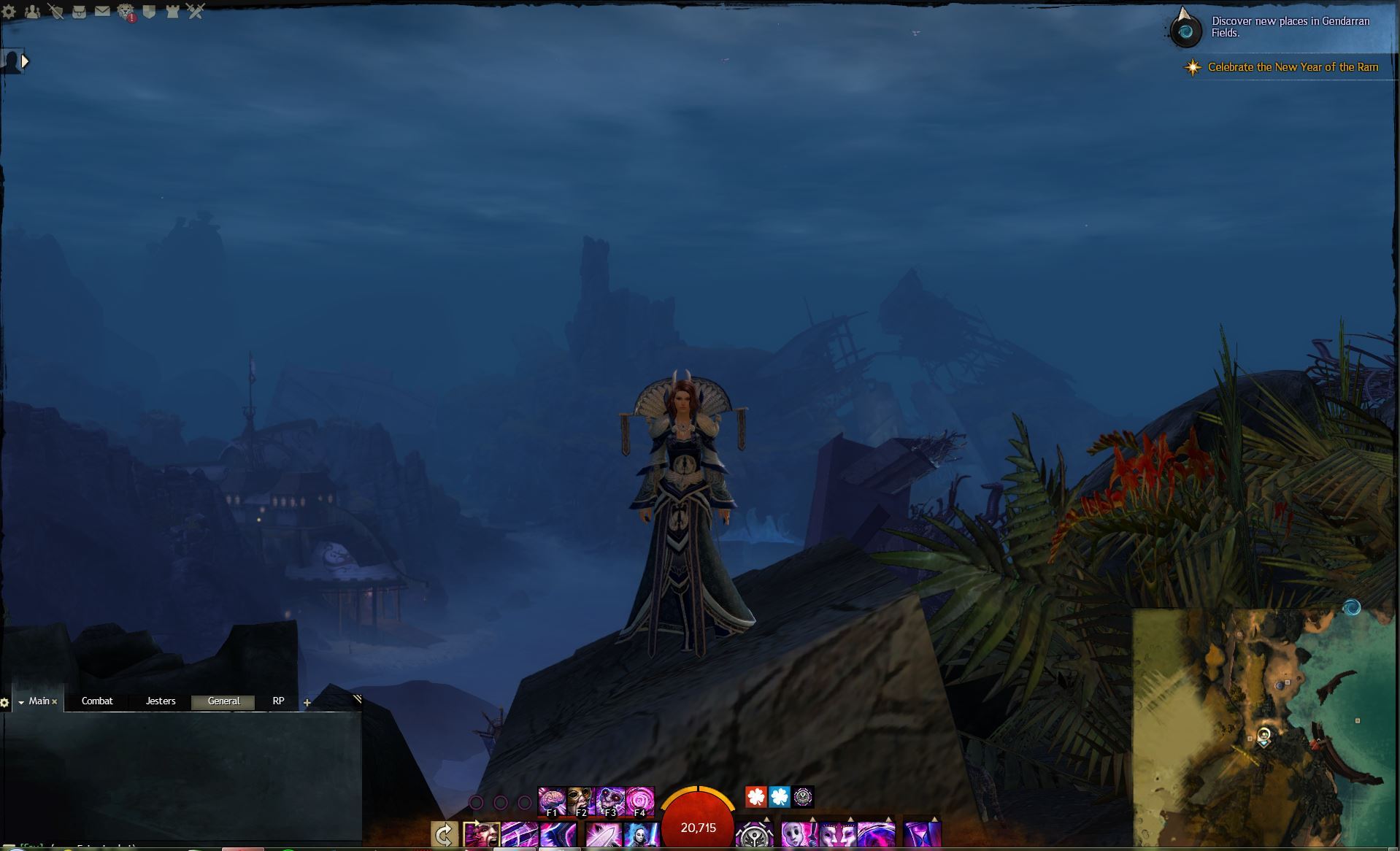
Task: Switch to the Jesters chat tab
Action: (161, 701)
